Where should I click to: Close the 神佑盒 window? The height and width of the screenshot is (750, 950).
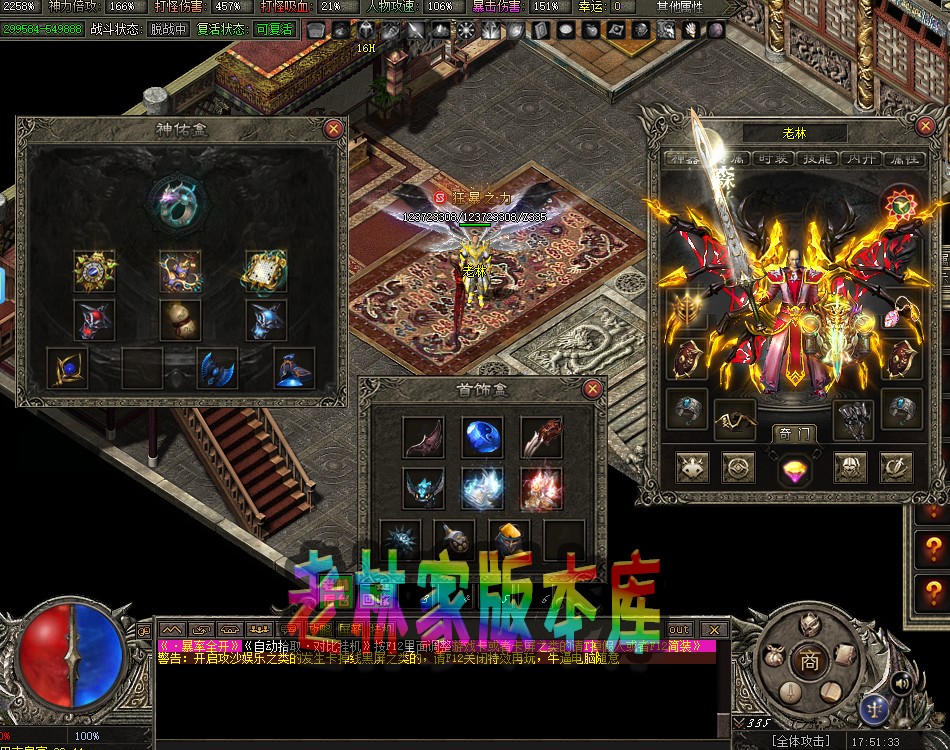pyautogui.click(x=334, y=128)
